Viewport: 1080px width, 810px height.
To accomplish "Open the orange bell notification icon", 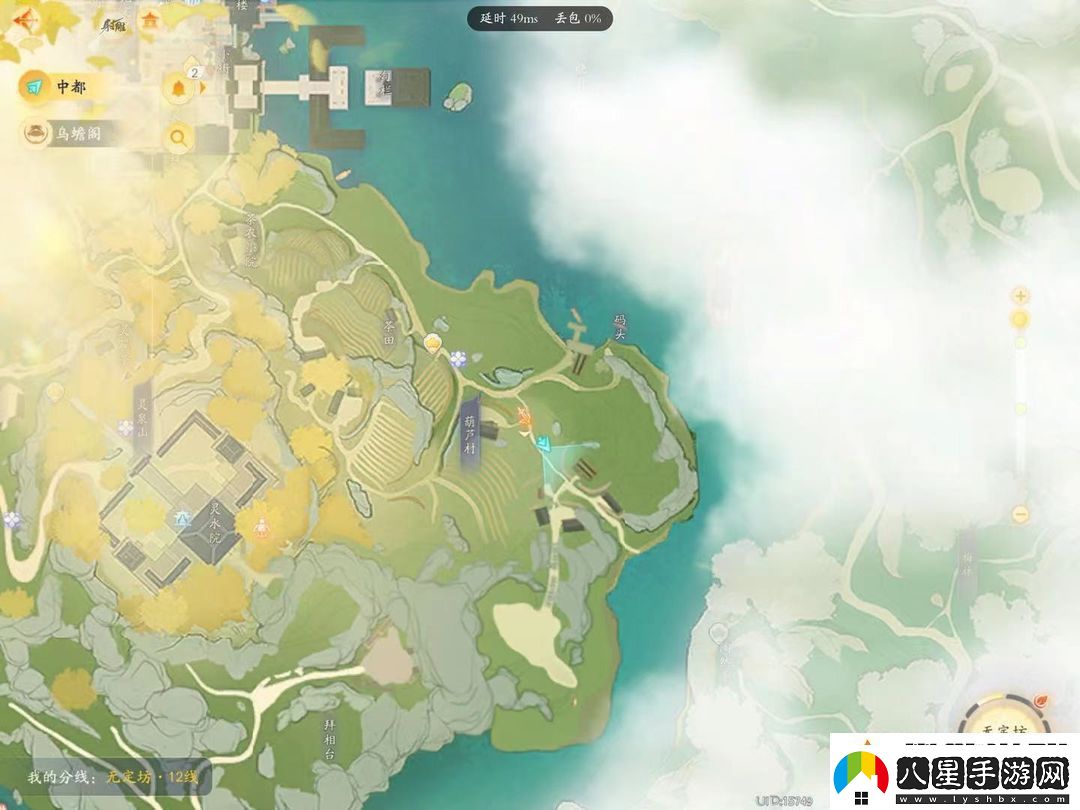I will pos(179,88).
